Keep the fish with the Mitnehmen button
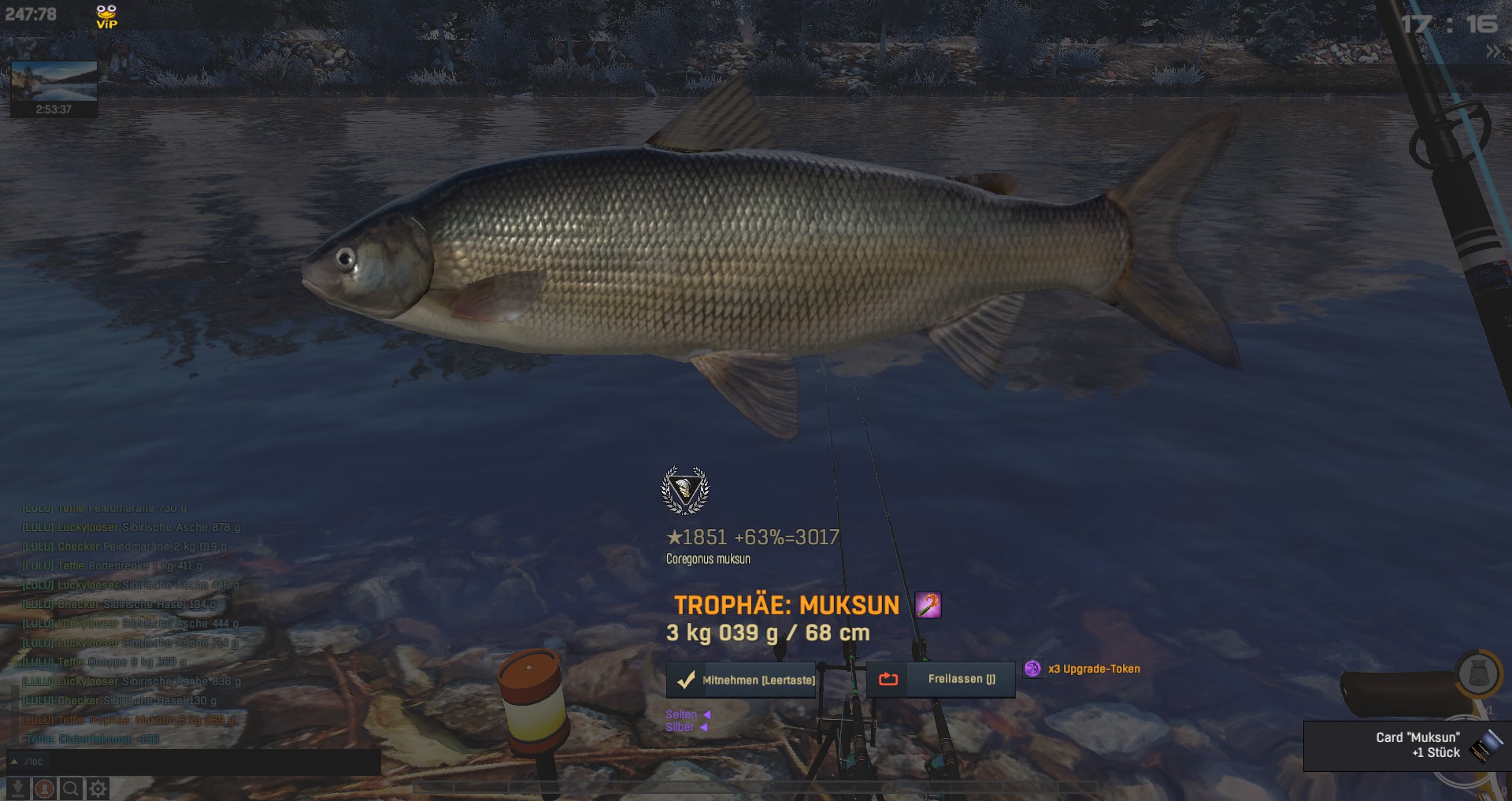1512x801 pixels. 745,680
